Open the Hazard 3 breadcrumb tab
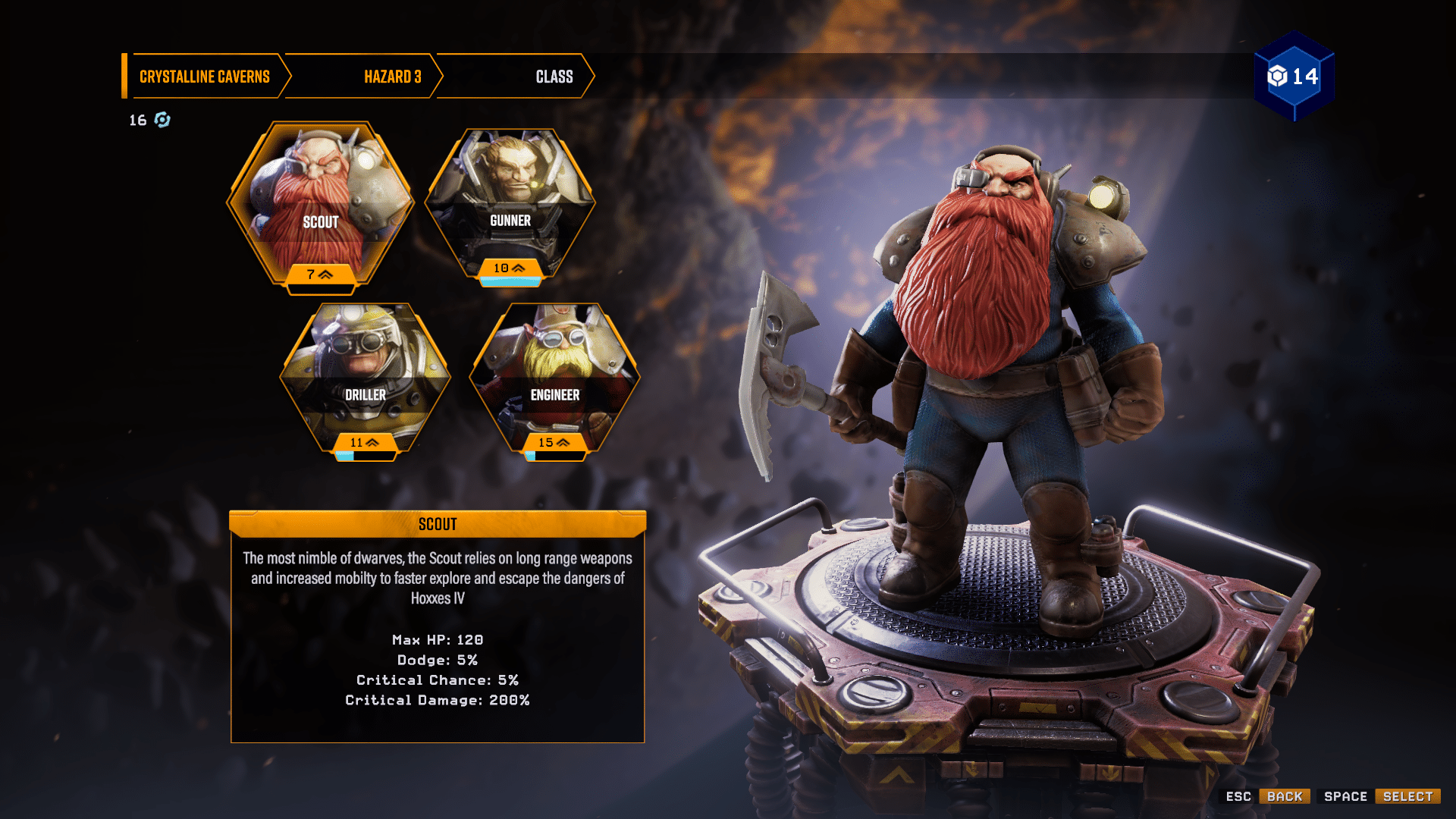1456x819 pixels. pos(392,76)
